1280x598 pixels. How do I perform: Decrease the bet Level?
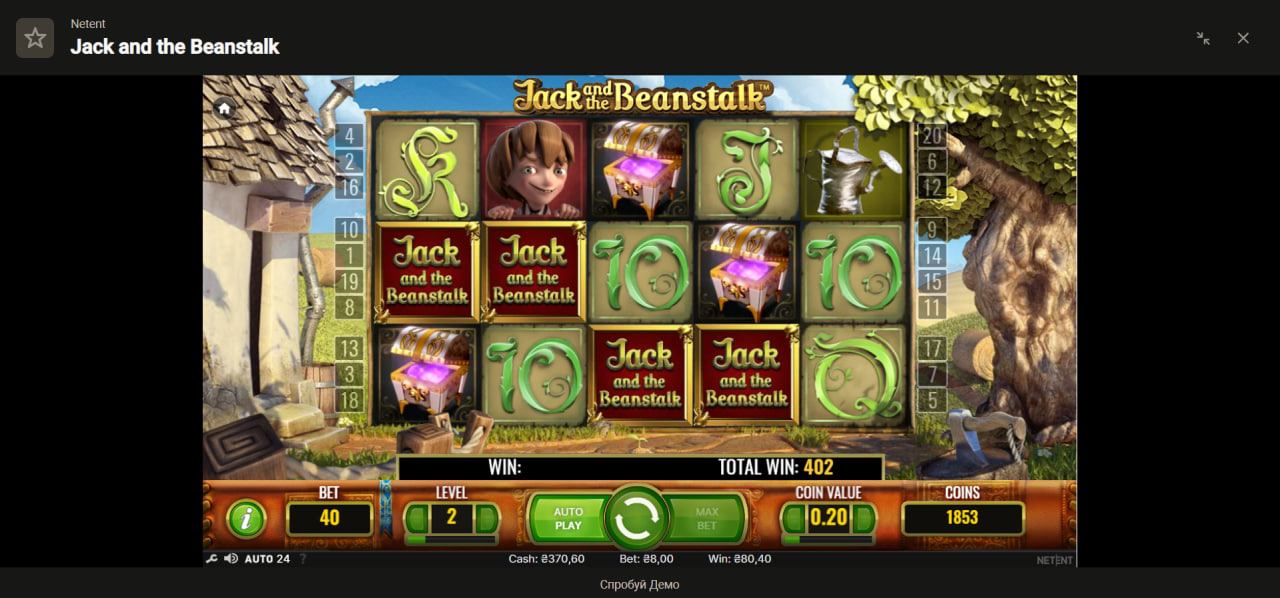coord(415,518)
